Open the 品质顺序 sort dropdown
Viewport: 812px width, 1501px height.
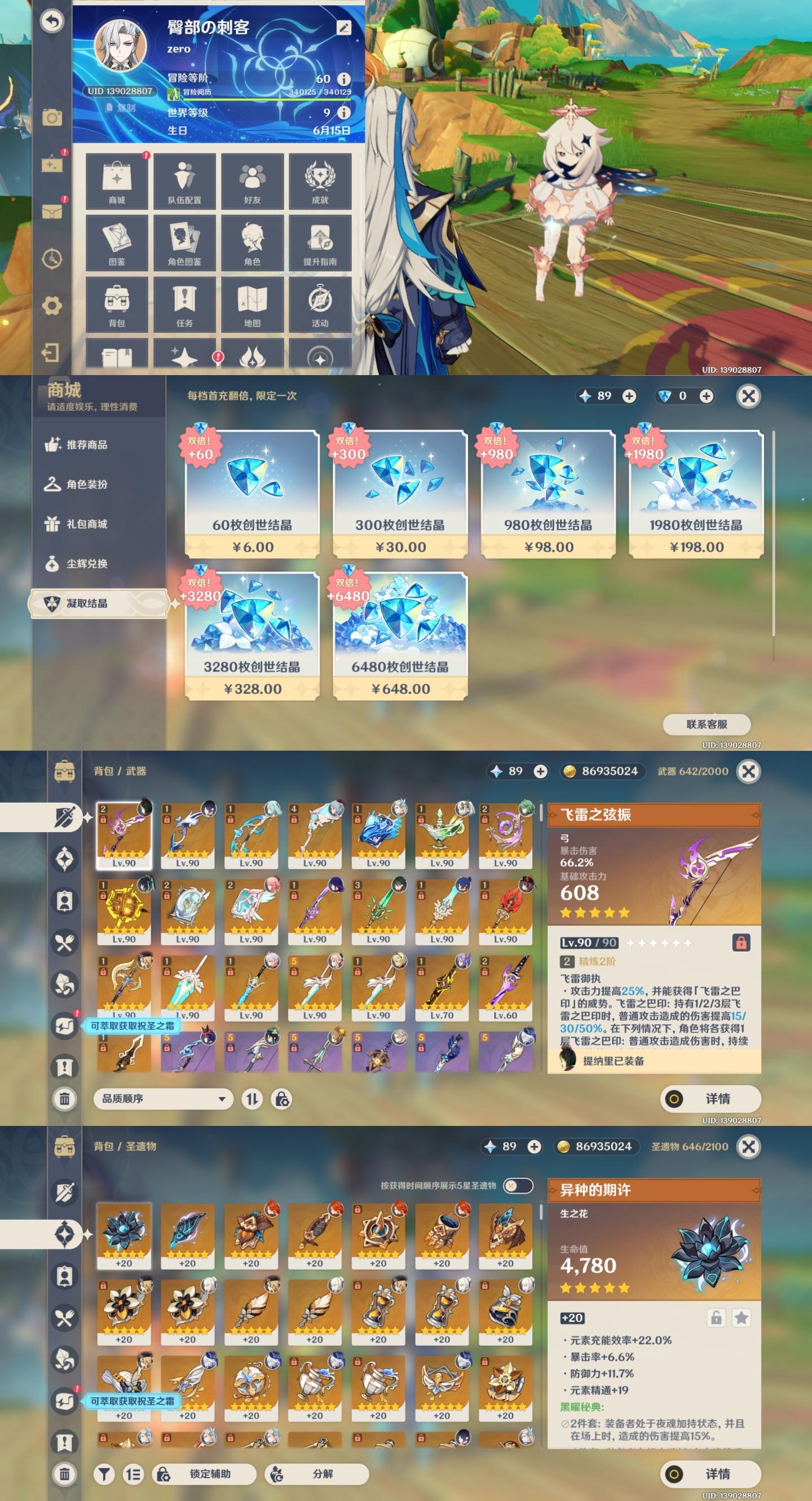(163, 1099)
